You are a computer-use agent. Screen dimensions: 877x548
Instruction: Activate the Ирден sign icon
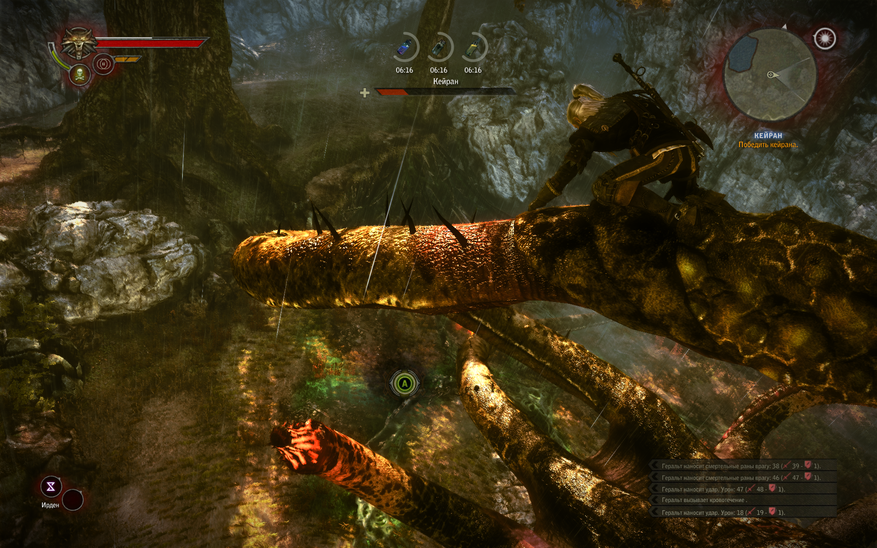[x=50, y=487]
